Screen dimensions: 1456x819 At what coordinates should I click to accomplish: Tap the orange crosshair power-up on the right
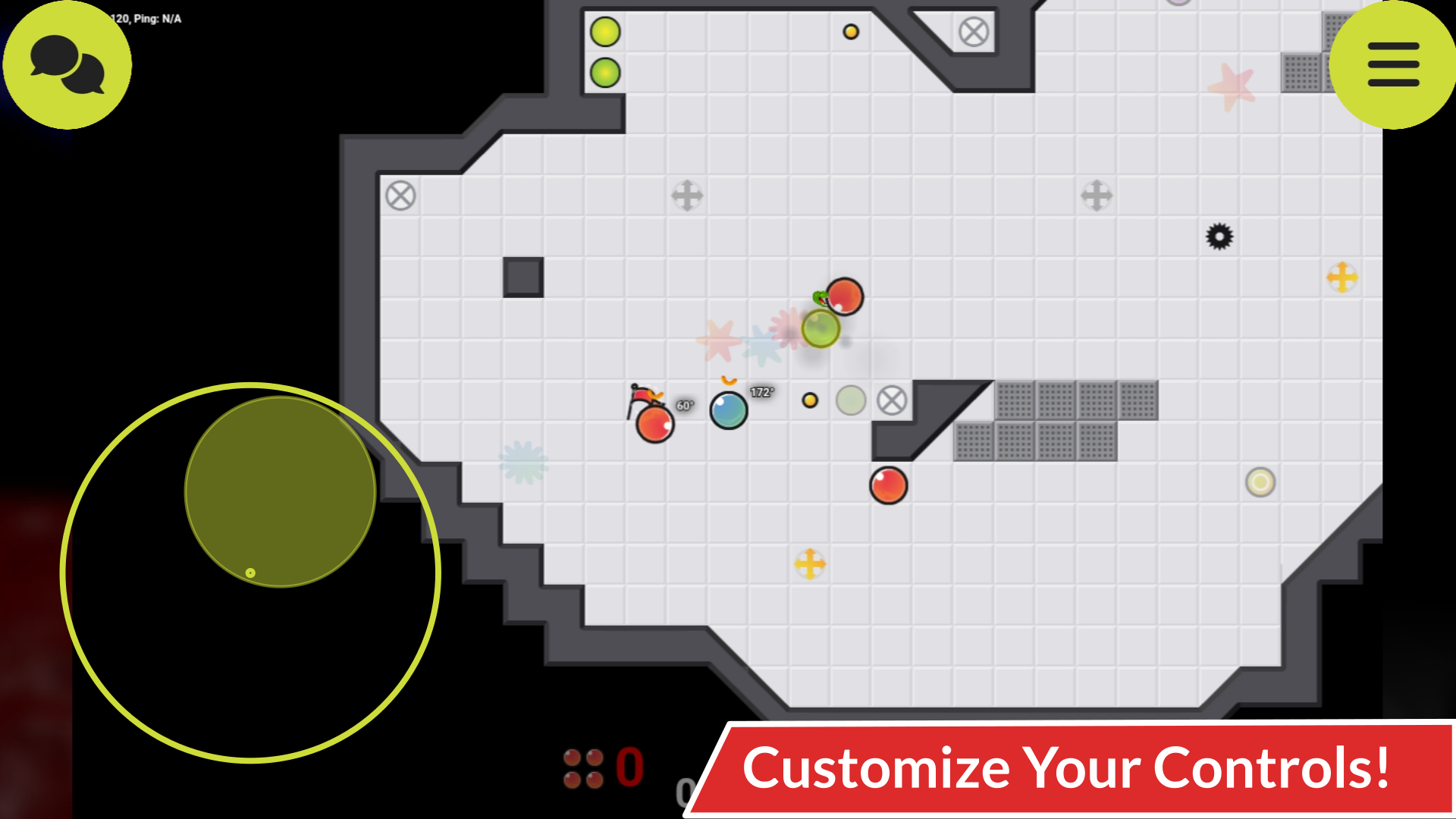click(x=1342, y=278)
